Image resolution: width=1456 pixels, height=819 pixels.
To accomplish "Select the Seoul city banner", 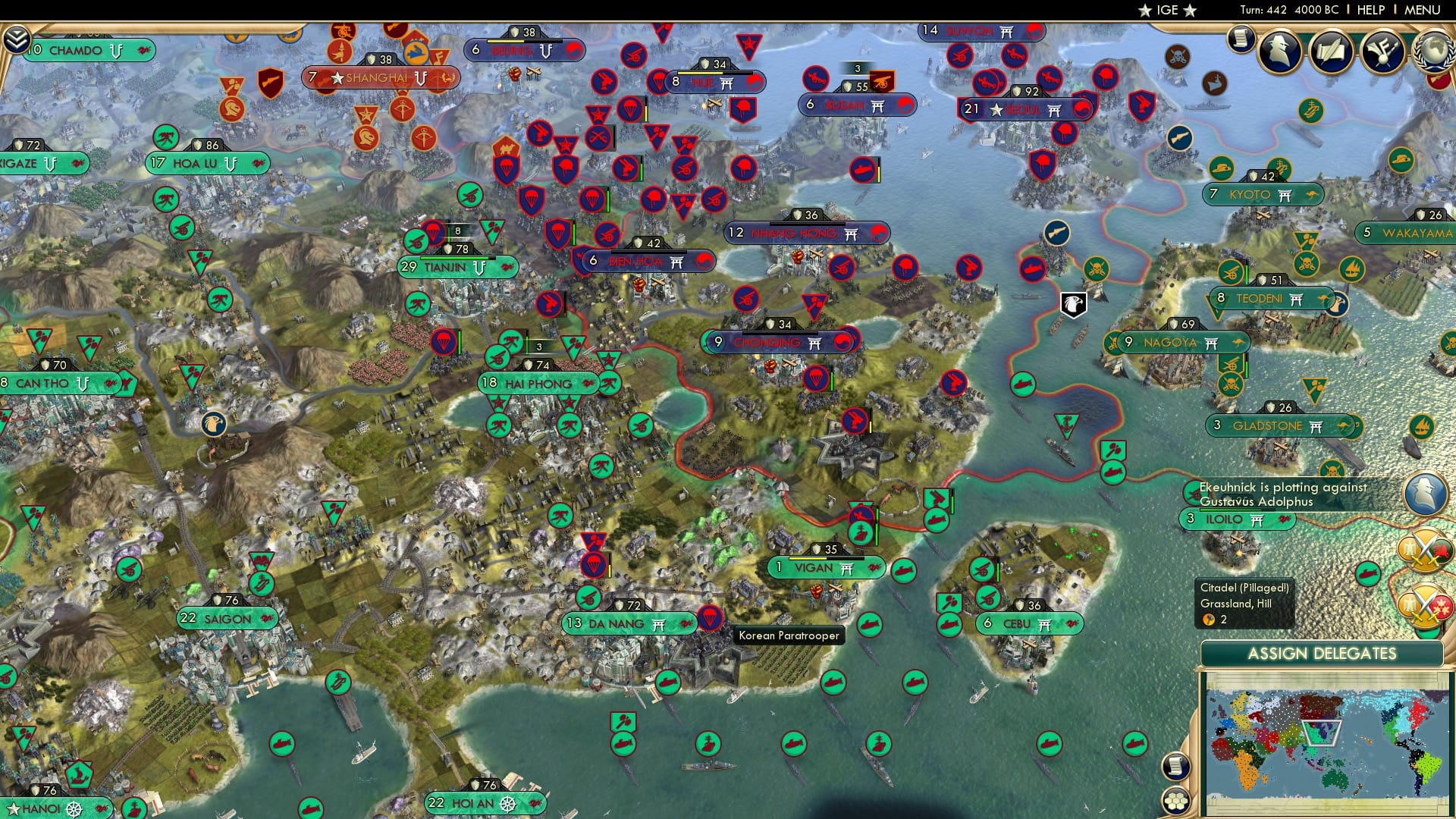I will 1024,108.
